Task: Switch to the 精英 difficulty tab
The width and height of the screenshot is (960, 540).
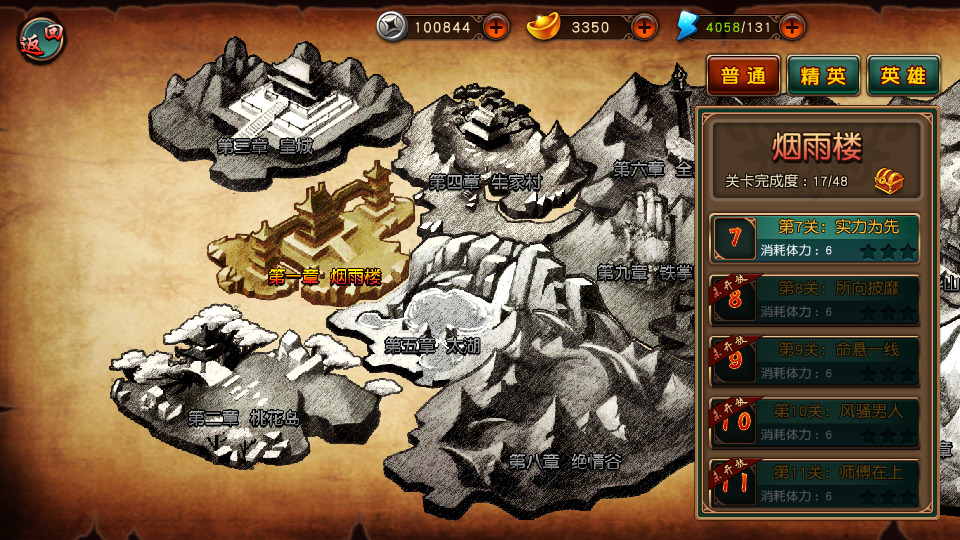Action: click(823, 76)
